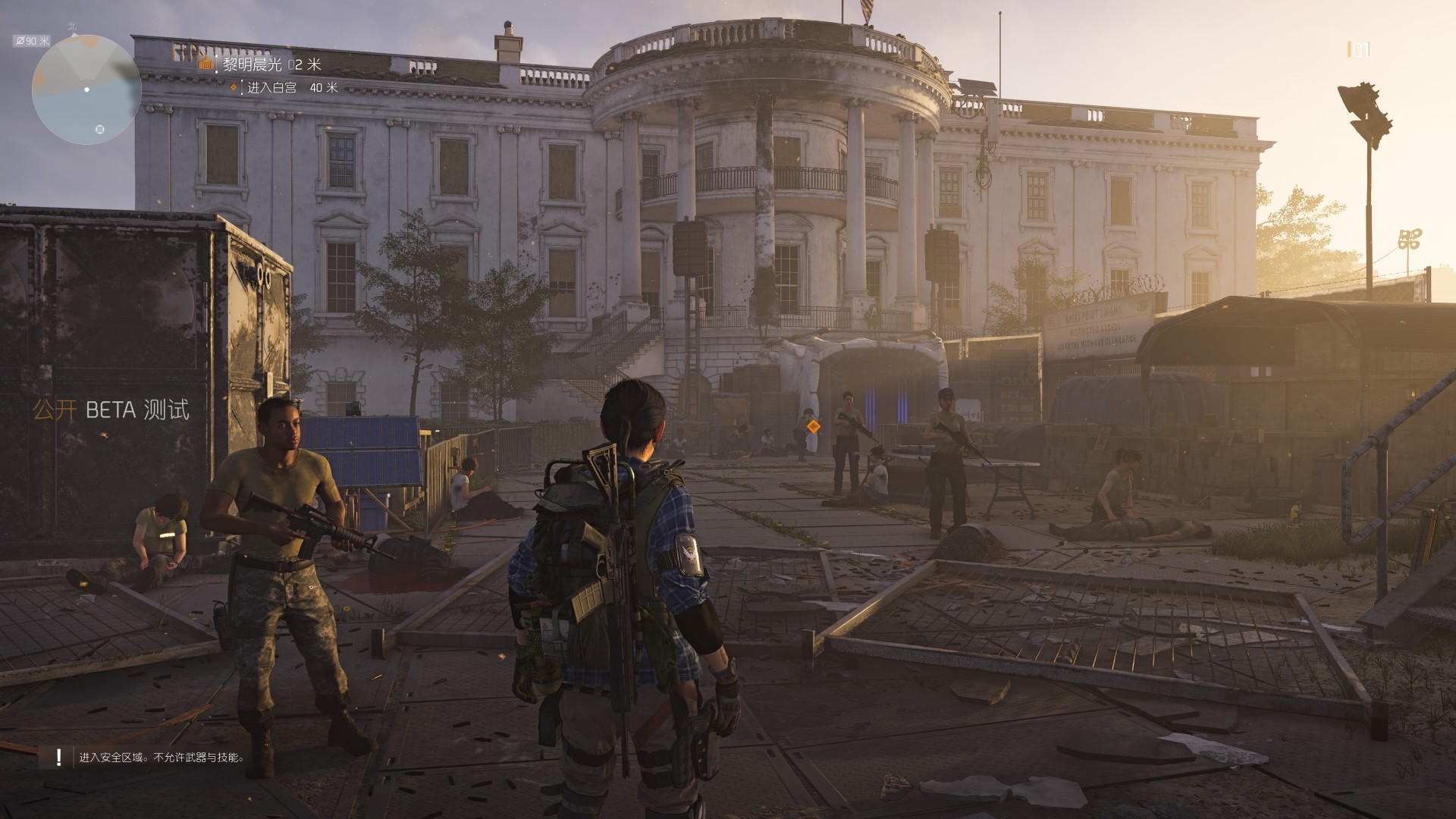
Task: Open the circular minimap
Action: pos(86,89)
